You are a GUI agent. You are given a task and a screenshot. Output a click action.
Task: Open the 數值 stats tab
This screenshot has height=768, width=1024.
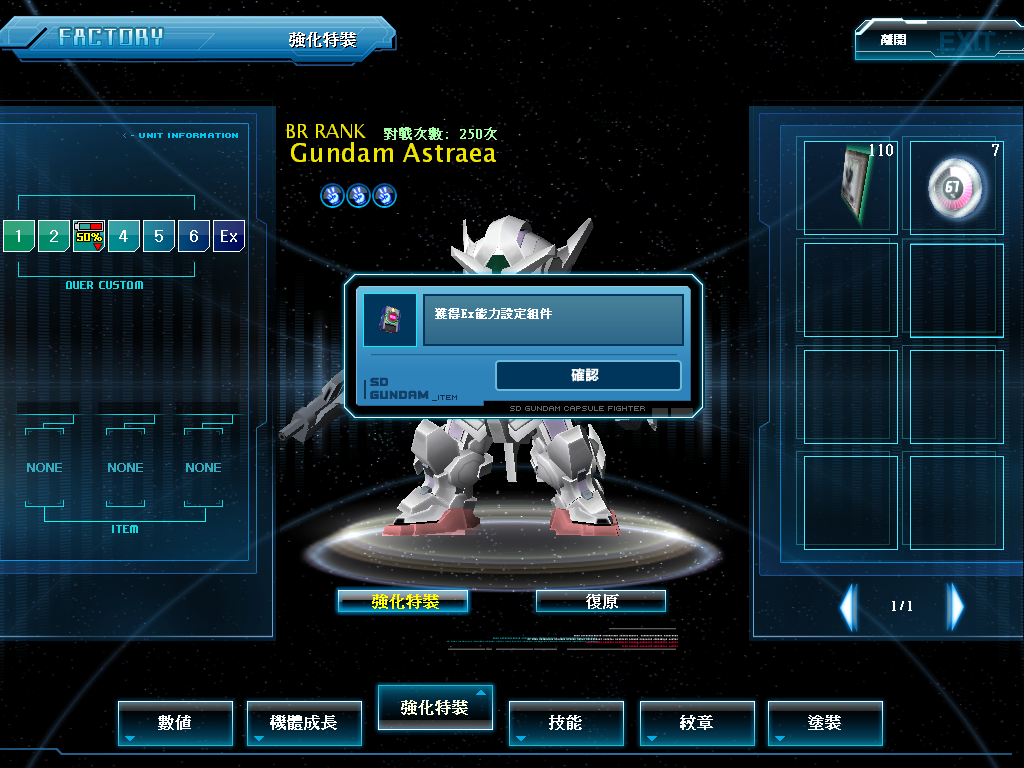(175, 722)
